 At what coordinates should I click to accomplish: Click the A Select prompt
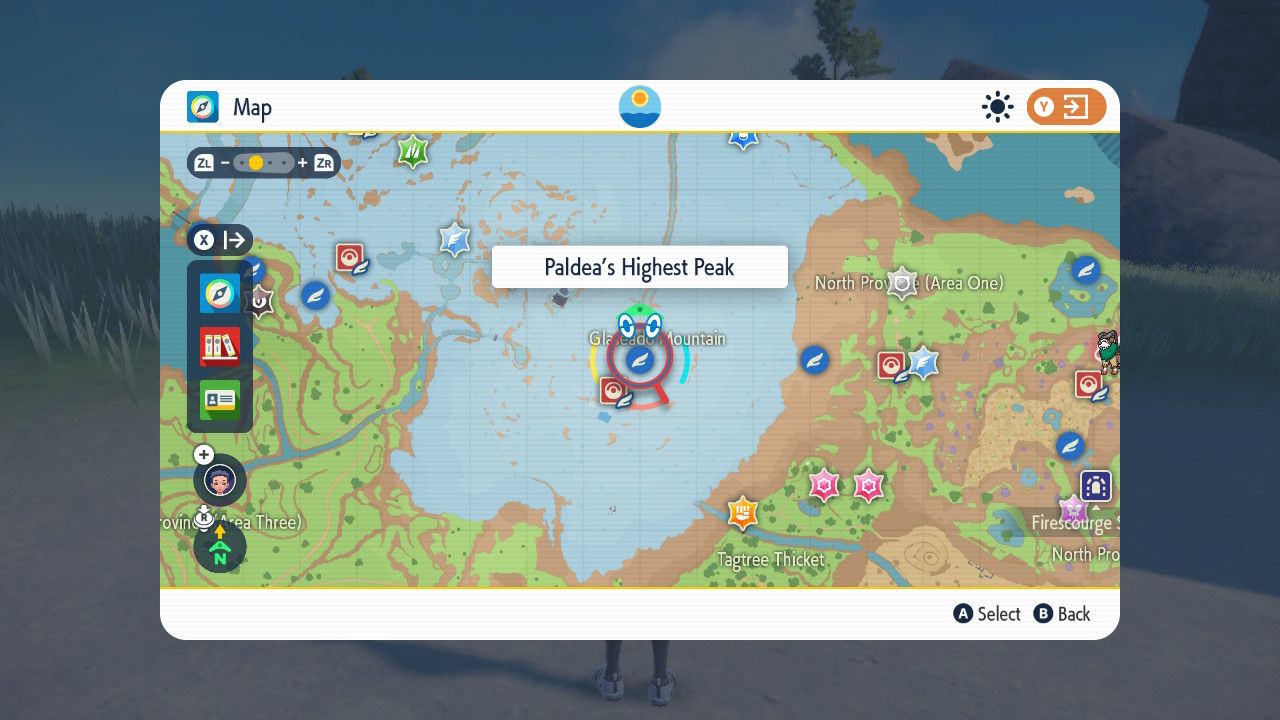coord(987,614)
